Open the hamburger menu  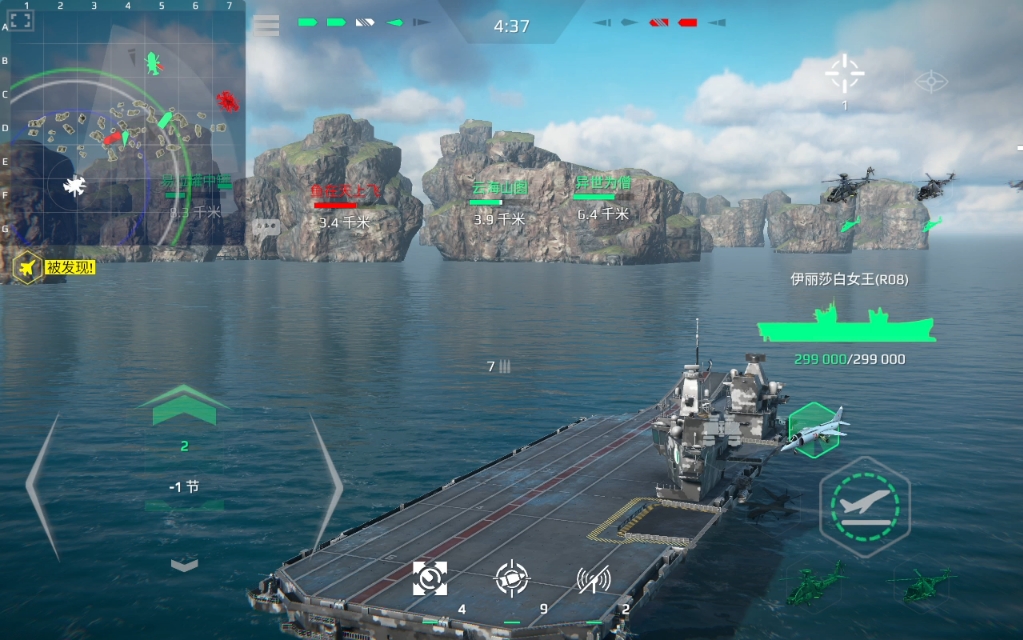click(x=266, y=25)
